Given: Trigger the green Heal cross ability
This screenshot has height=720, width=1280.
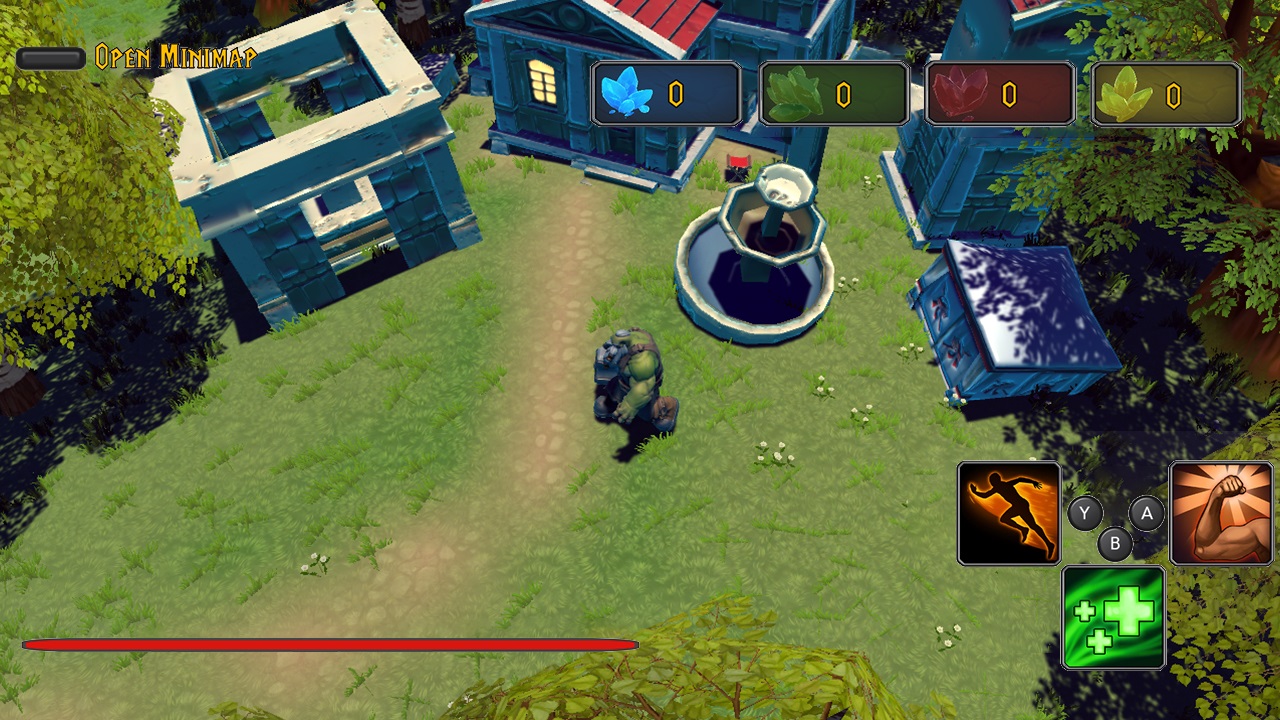Looking at the screenshot, I should click(x=1114, y=616).
